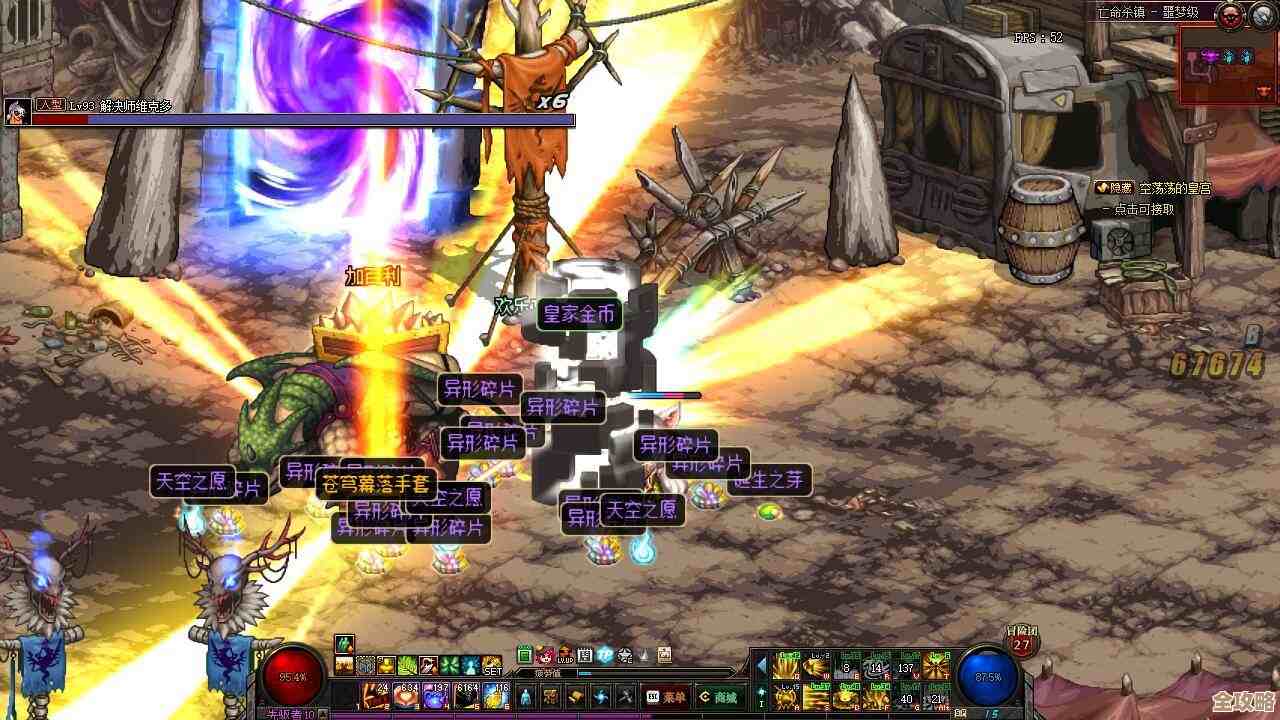The width and height of the screenshot is (1280, 720).
Task: Use the quick slot item with 116 count
Action: [498, 696]
